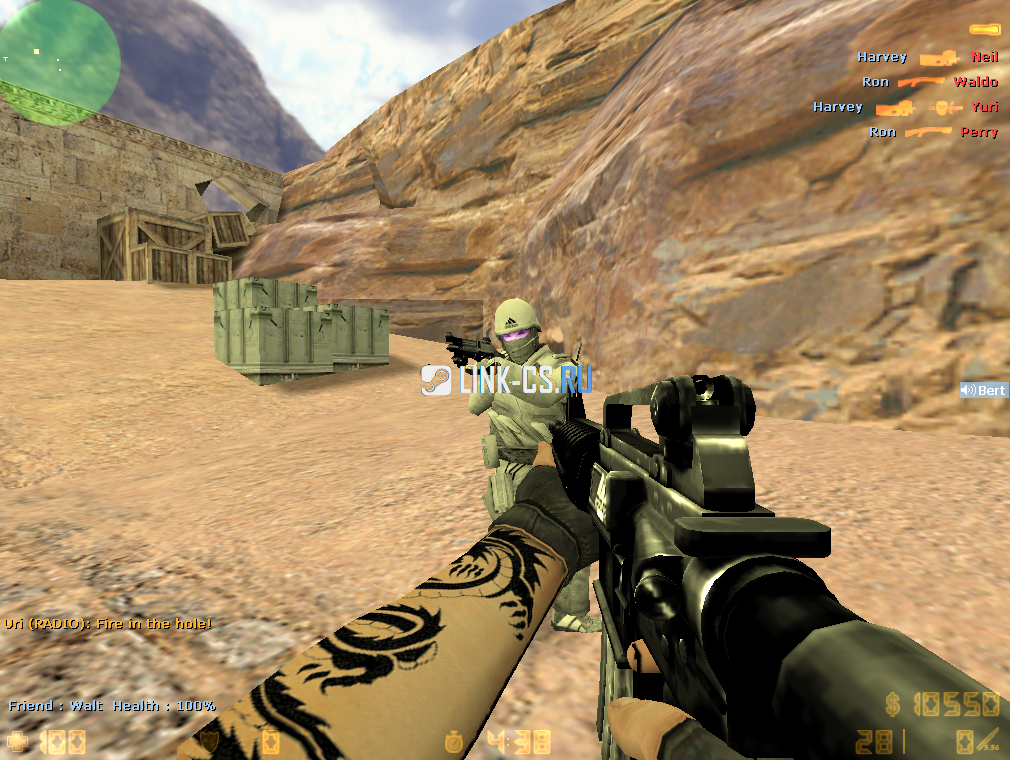Select the Harvey killed Neil feed entry
This screenshot has height=760, width=1010.
927,57
